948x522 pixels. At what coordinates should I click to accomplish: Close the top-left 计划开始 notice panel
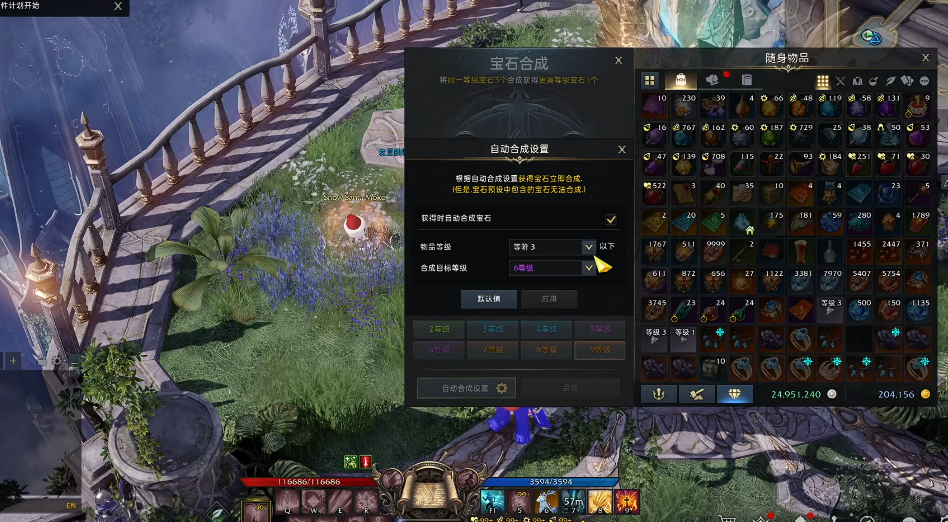(x=118, y=6)
